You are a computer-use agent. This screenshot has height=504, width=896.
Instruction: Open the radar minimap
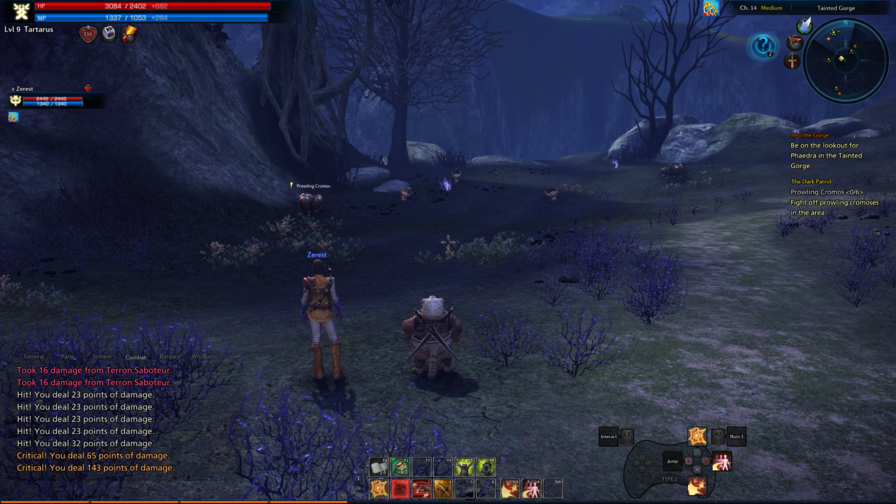pyautogui.click(x=845, y=60)
